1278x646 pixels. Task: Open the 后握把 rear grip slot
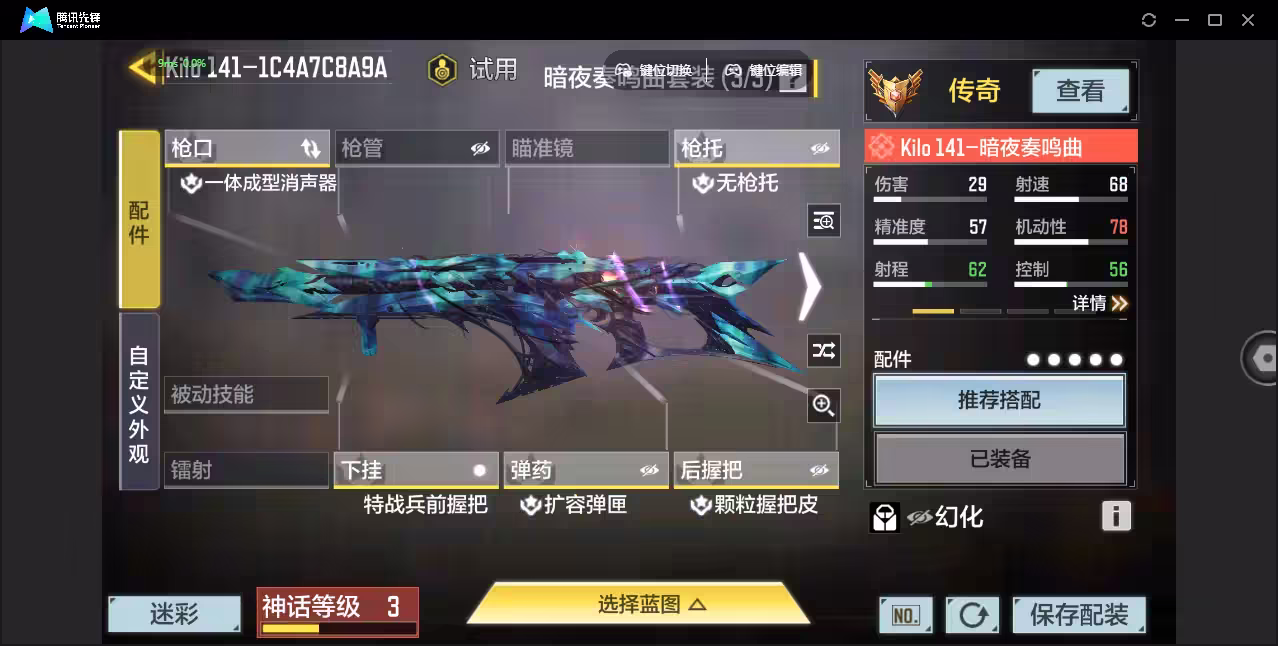[756, 470]
